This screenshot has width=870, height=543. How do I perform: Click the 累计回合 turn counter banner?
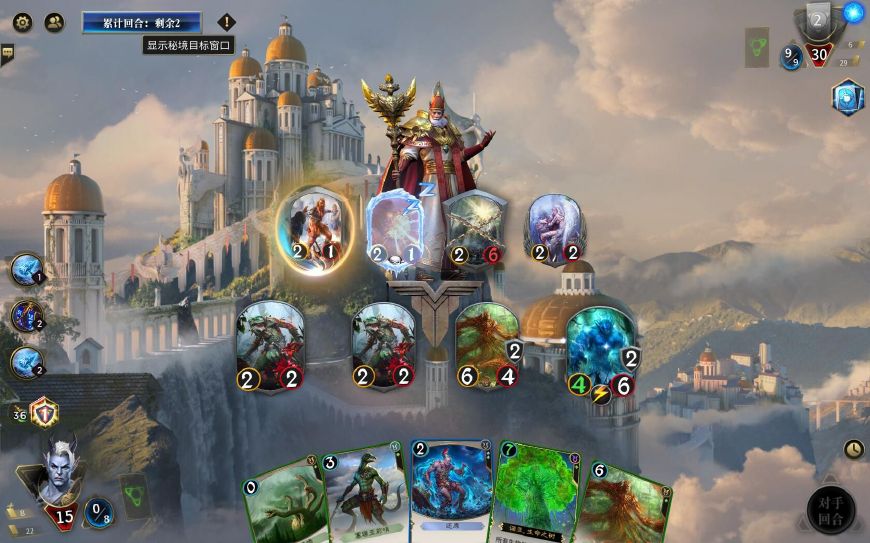(142, 22)
